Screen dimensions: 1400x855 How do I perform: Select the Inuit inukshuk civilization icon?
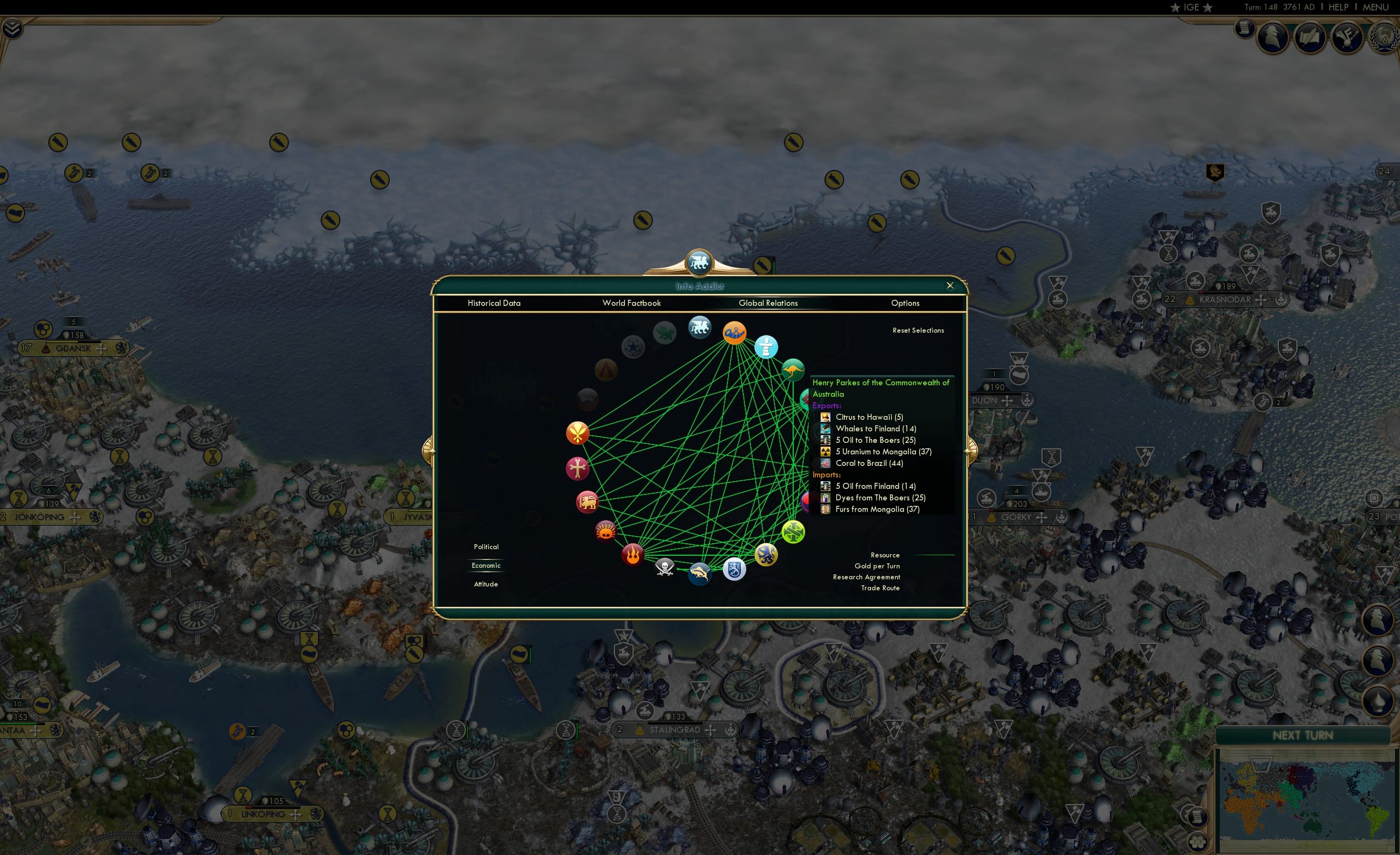pos(766,348)
